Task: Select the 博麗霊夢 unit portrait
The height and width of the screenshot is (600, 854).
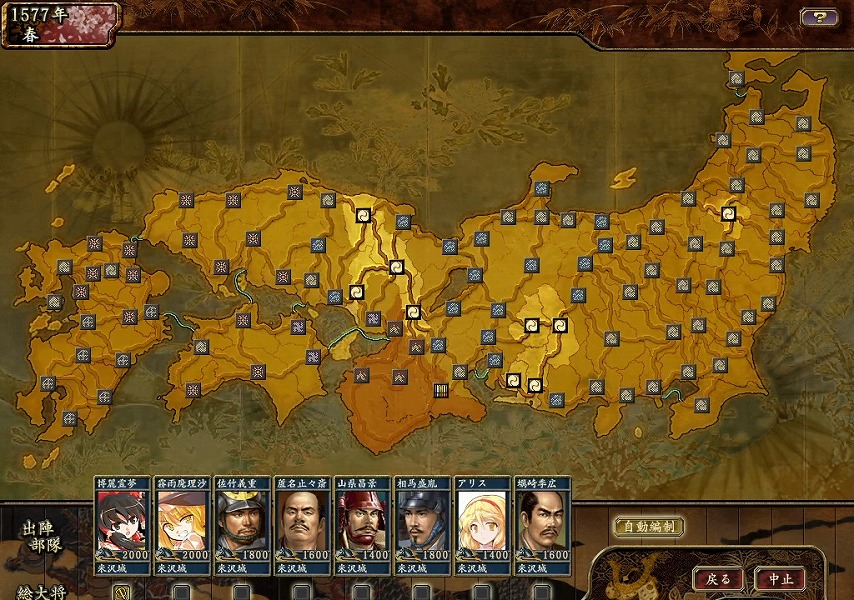Action: 123,525
